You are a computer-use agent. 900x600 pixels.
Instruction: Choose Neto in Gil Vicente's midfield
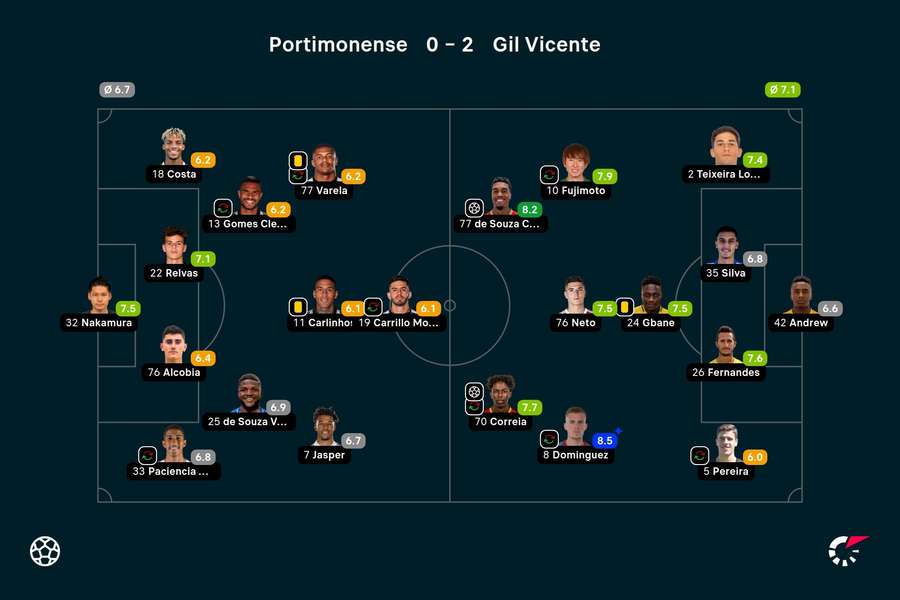pos(575,304)
